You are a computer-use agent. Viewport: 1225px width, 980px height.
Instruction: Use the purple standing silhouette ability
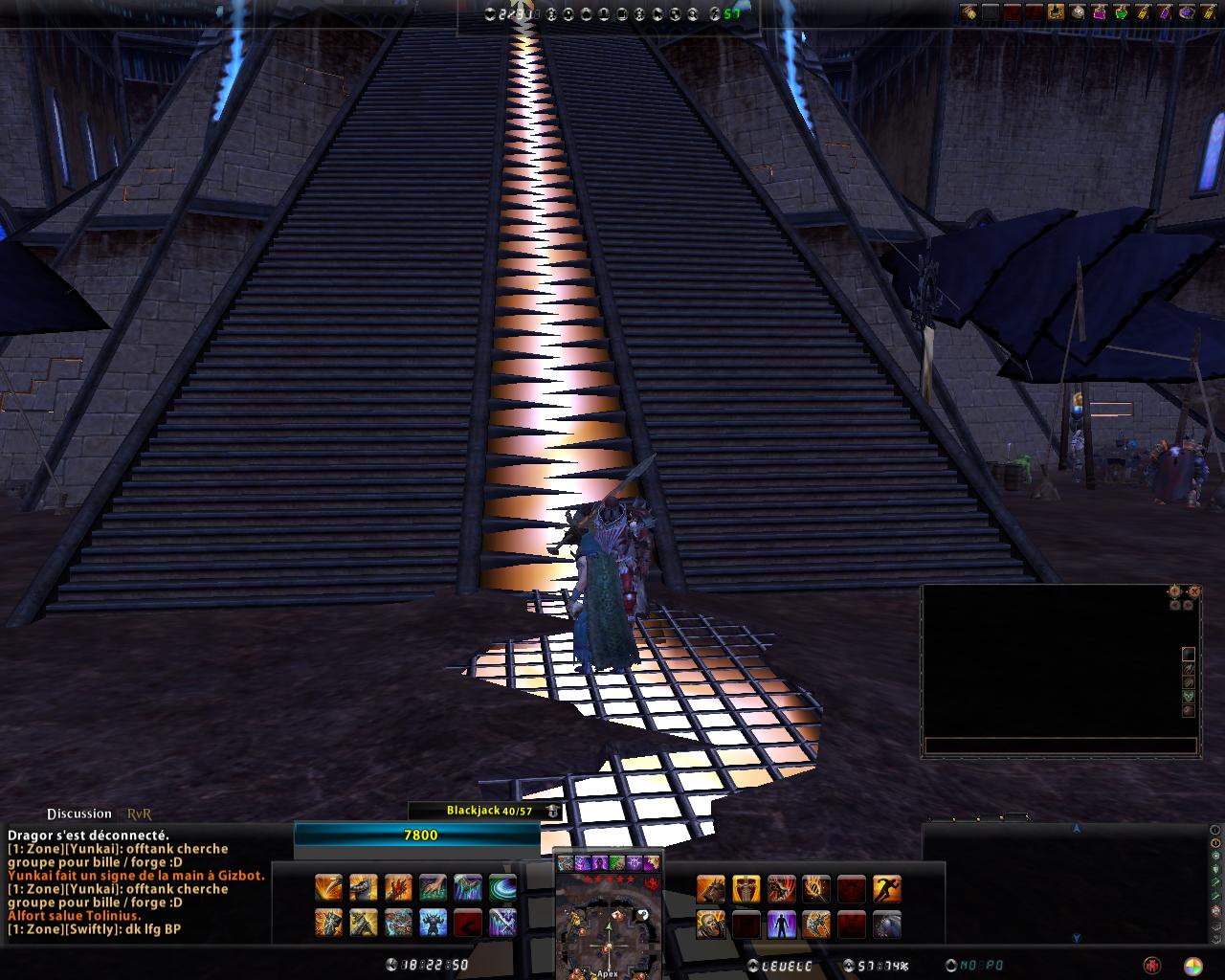tap(782, 924)
